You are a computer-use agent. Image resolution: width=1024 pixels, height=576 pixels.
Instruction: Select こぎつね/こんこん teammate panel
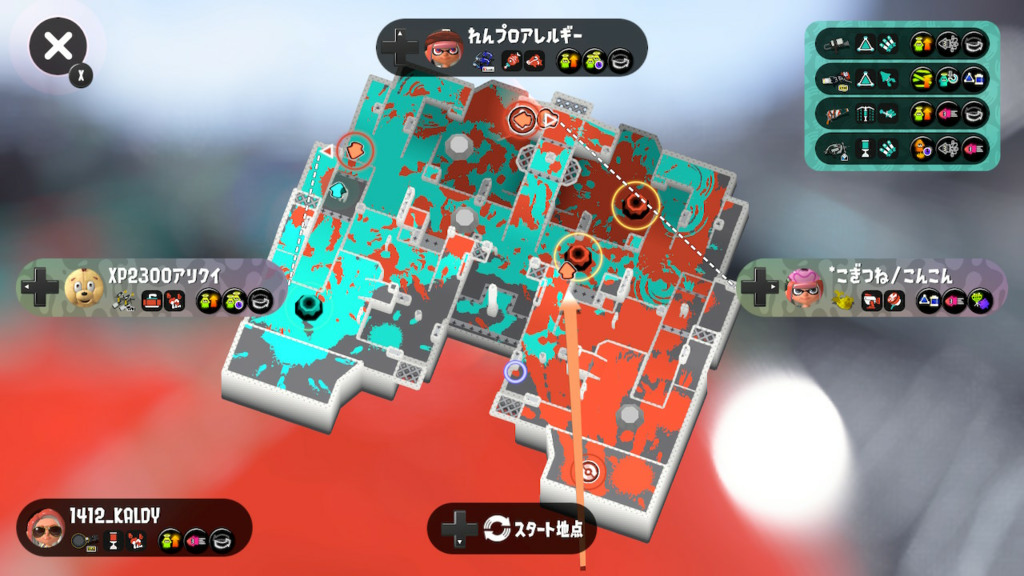click(871, 287)
